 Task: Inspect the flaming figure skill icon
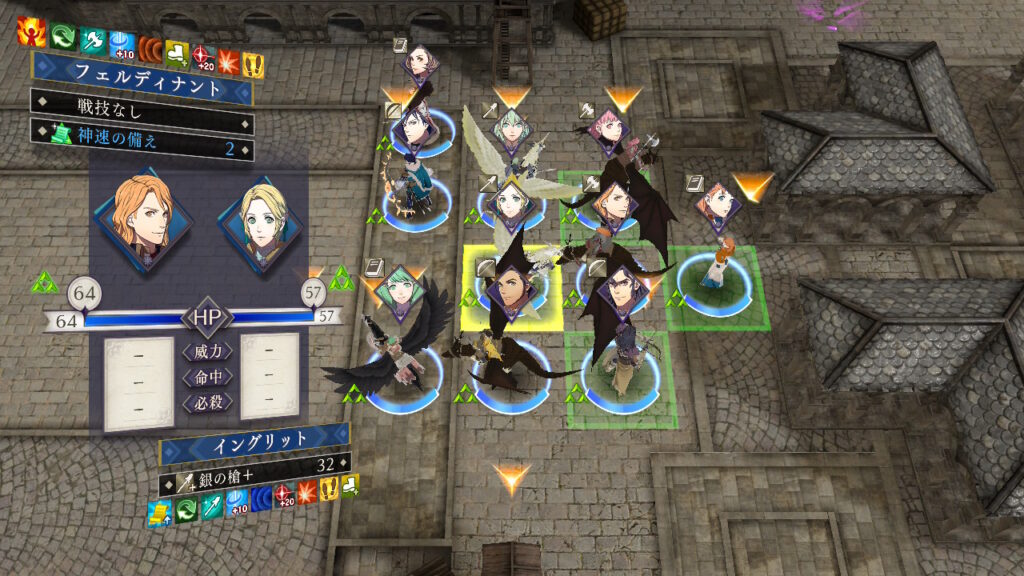[x=31, y=34]
